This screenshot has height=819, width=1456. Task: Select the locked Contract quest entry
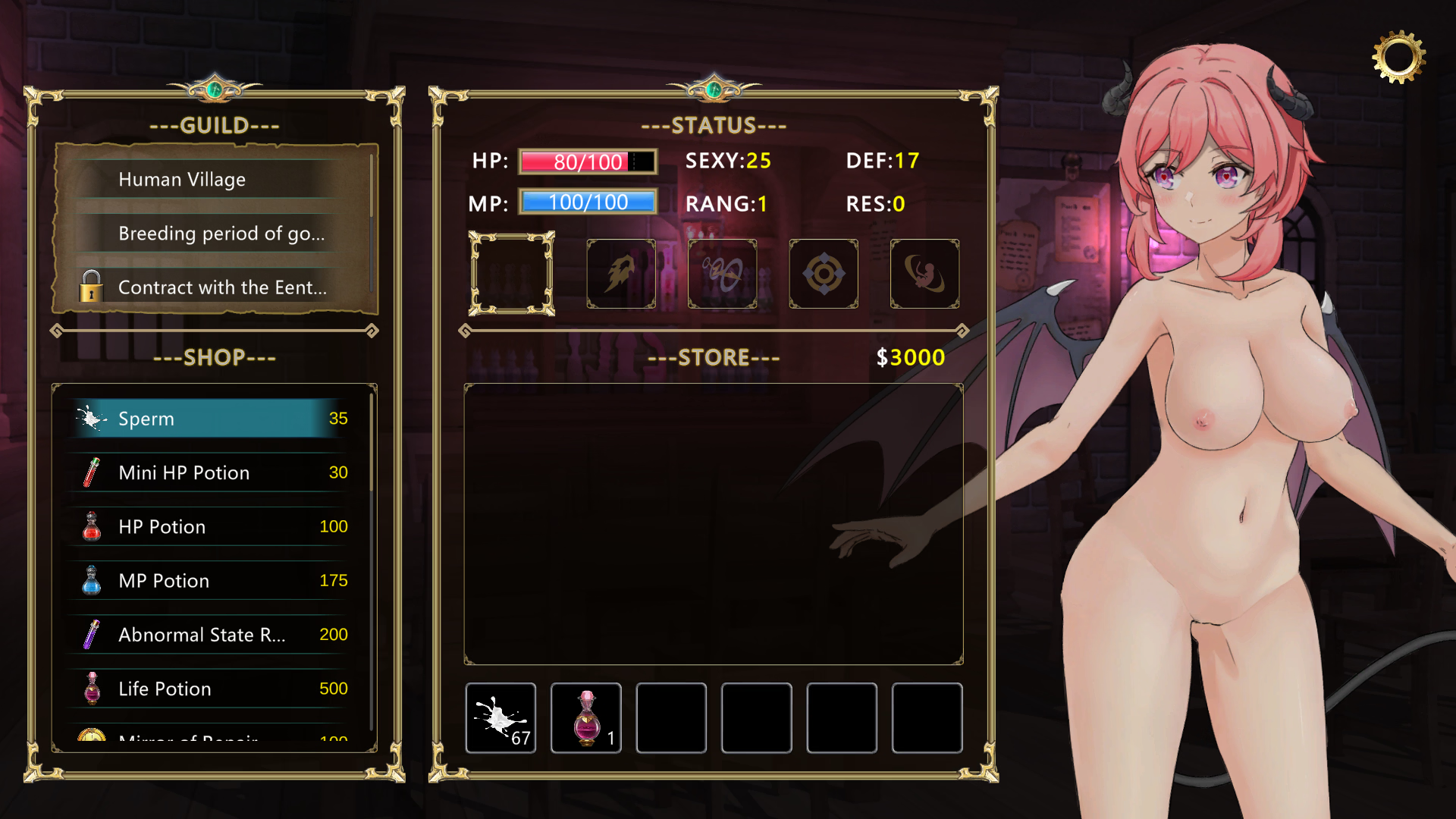tap(212, 287)
